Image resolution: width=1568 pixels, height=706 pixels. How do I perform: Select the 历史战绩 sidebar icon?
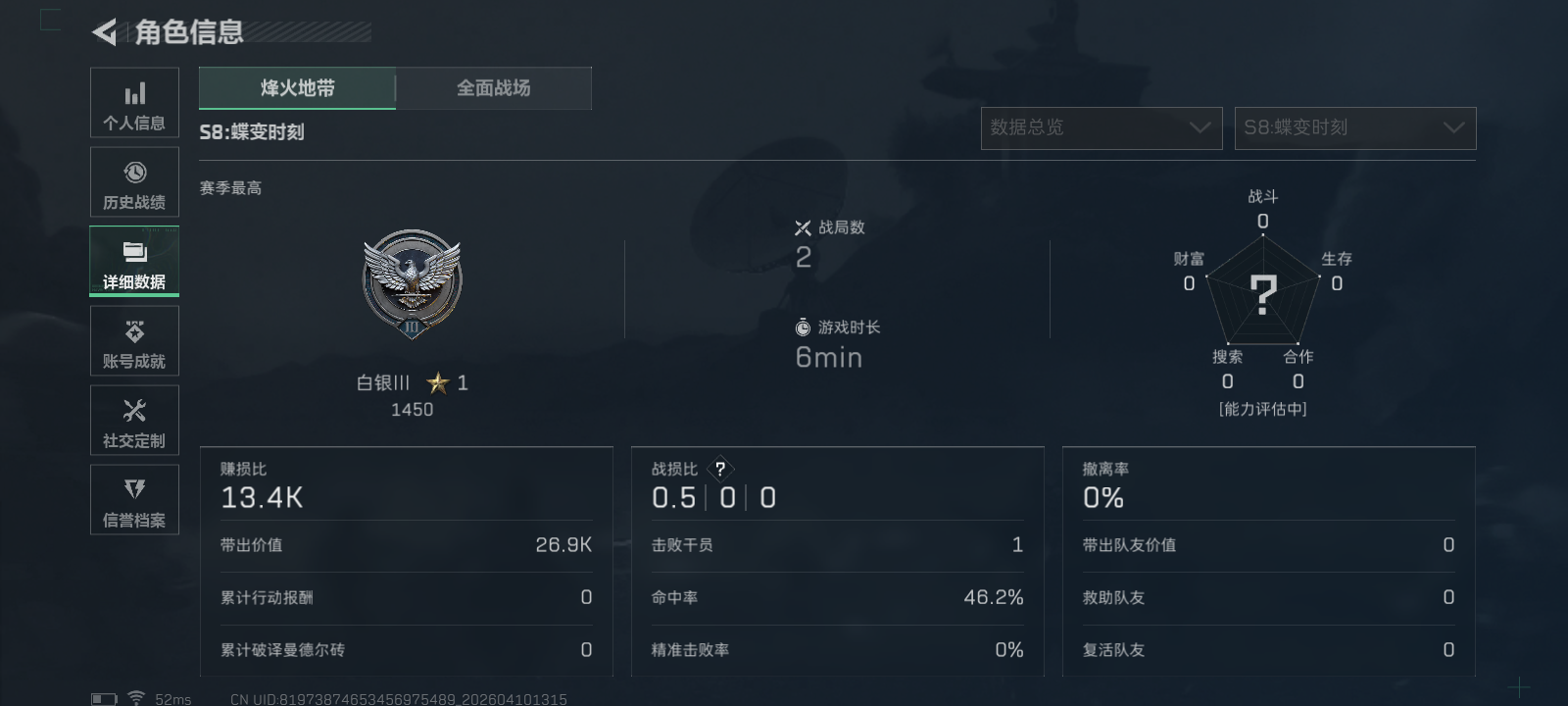(134, 181)
